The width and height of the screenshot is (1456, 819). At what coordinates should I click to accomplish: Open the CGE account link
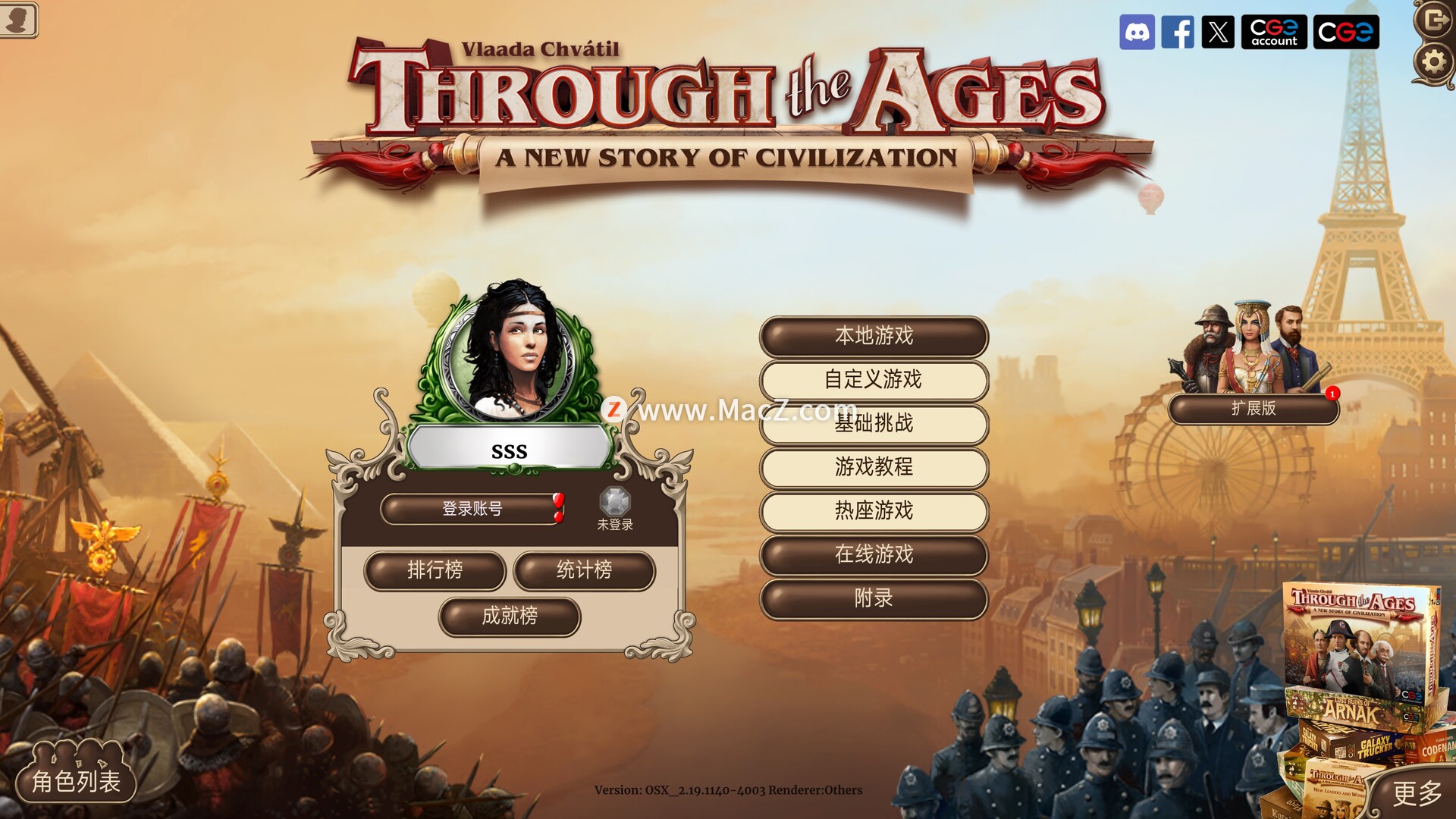tap(1273, 32)
